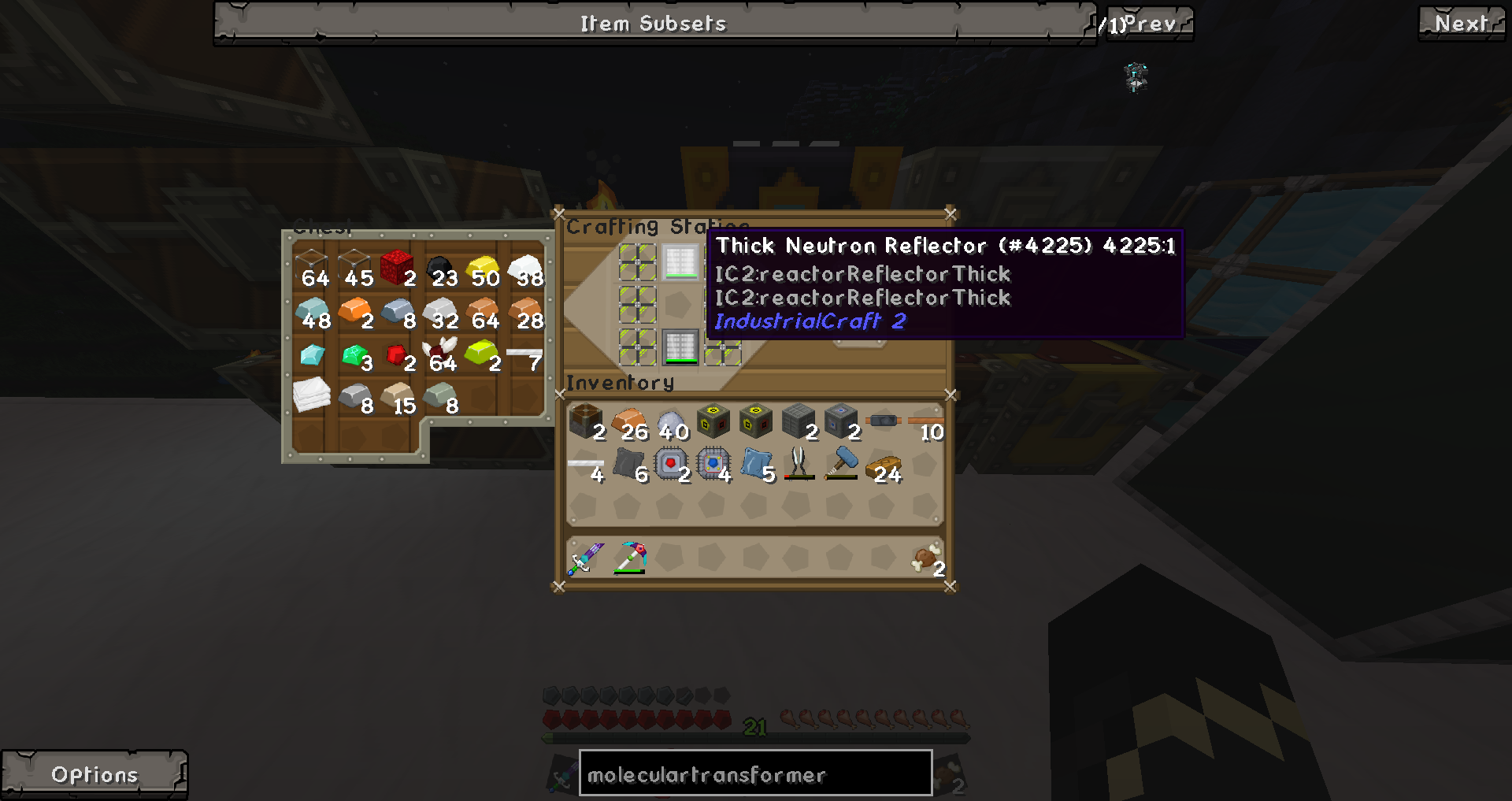Open the Item Subsets dropdown
Image resolution: width=1512 pixels, height=801 pixels.
click(654, 24)
